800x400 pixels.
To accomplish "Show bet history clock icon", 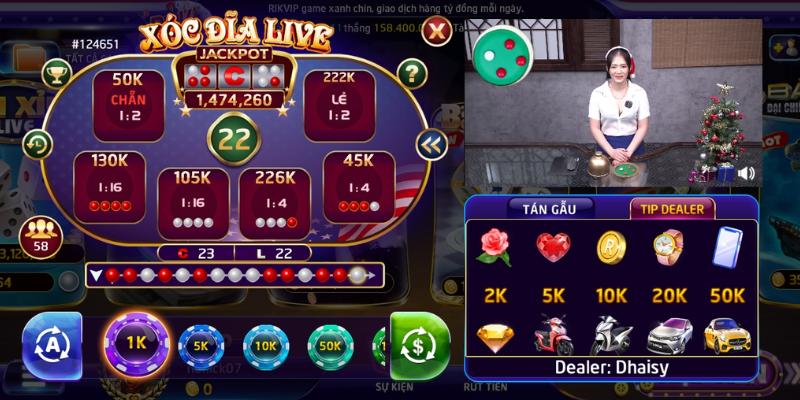I will [x=37, y=143].
